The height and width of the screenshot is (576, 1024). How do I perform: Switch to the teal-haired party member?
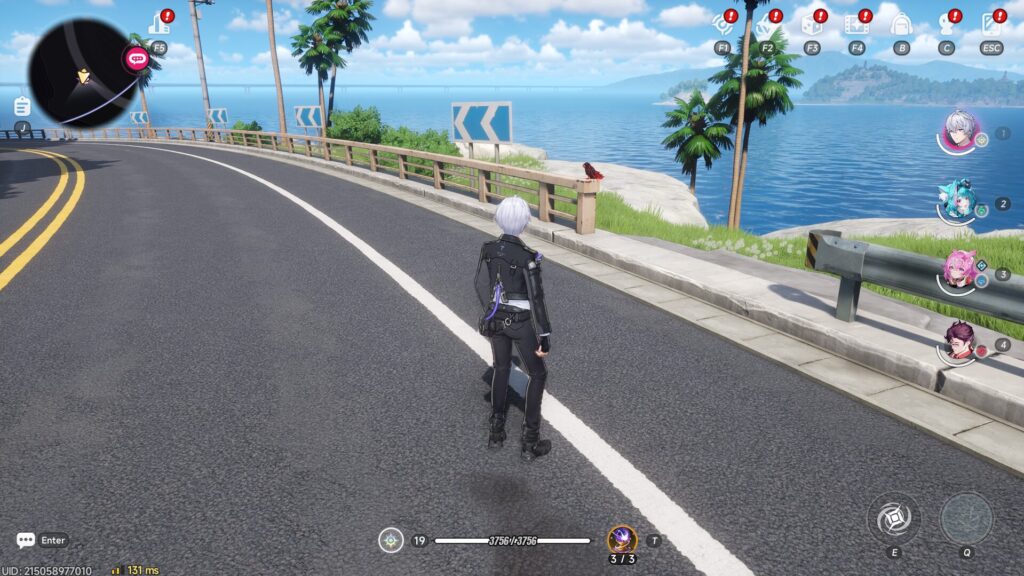958,201
